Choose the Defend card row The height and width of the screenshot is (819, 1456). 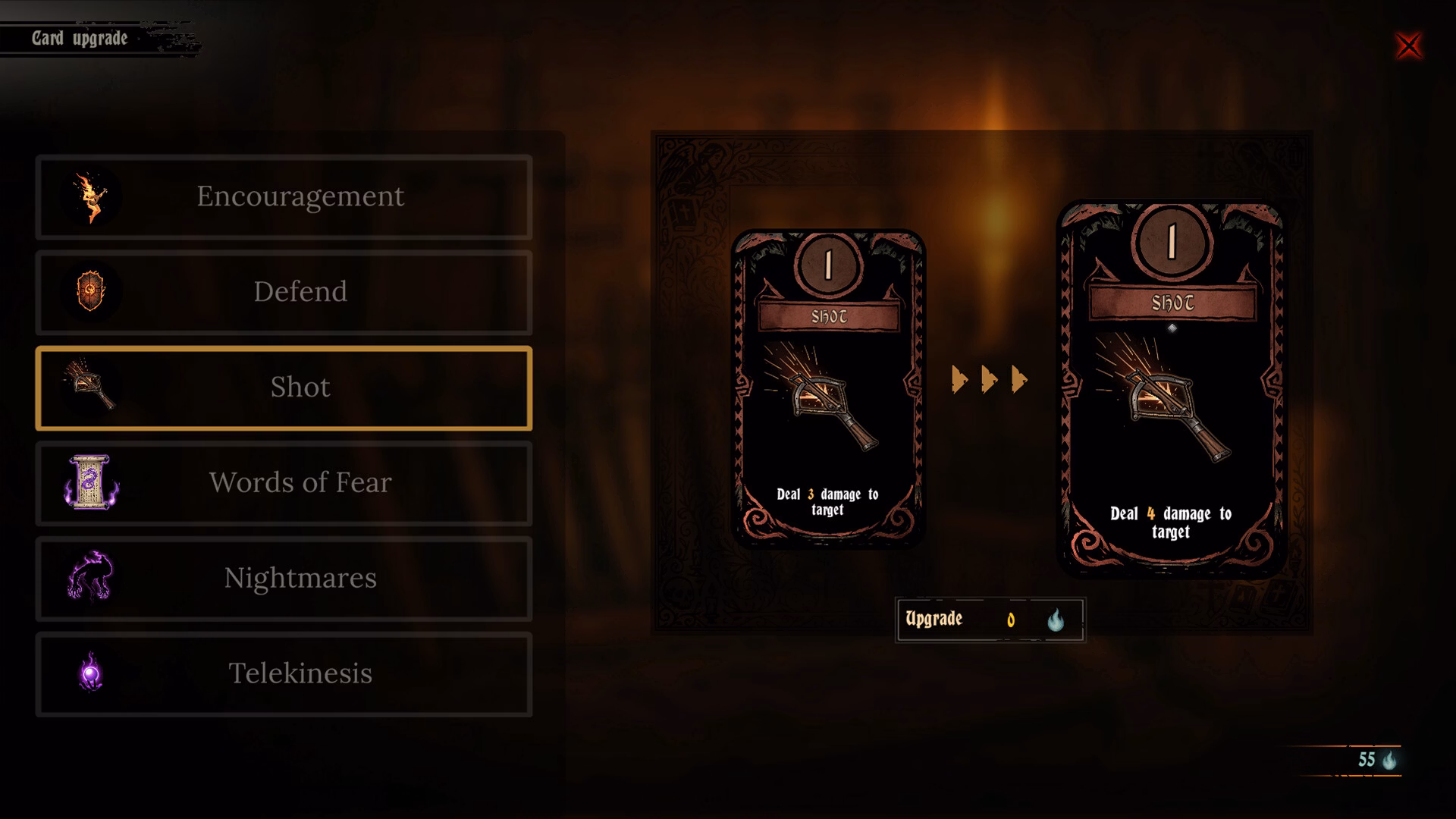tap(284, 293)
